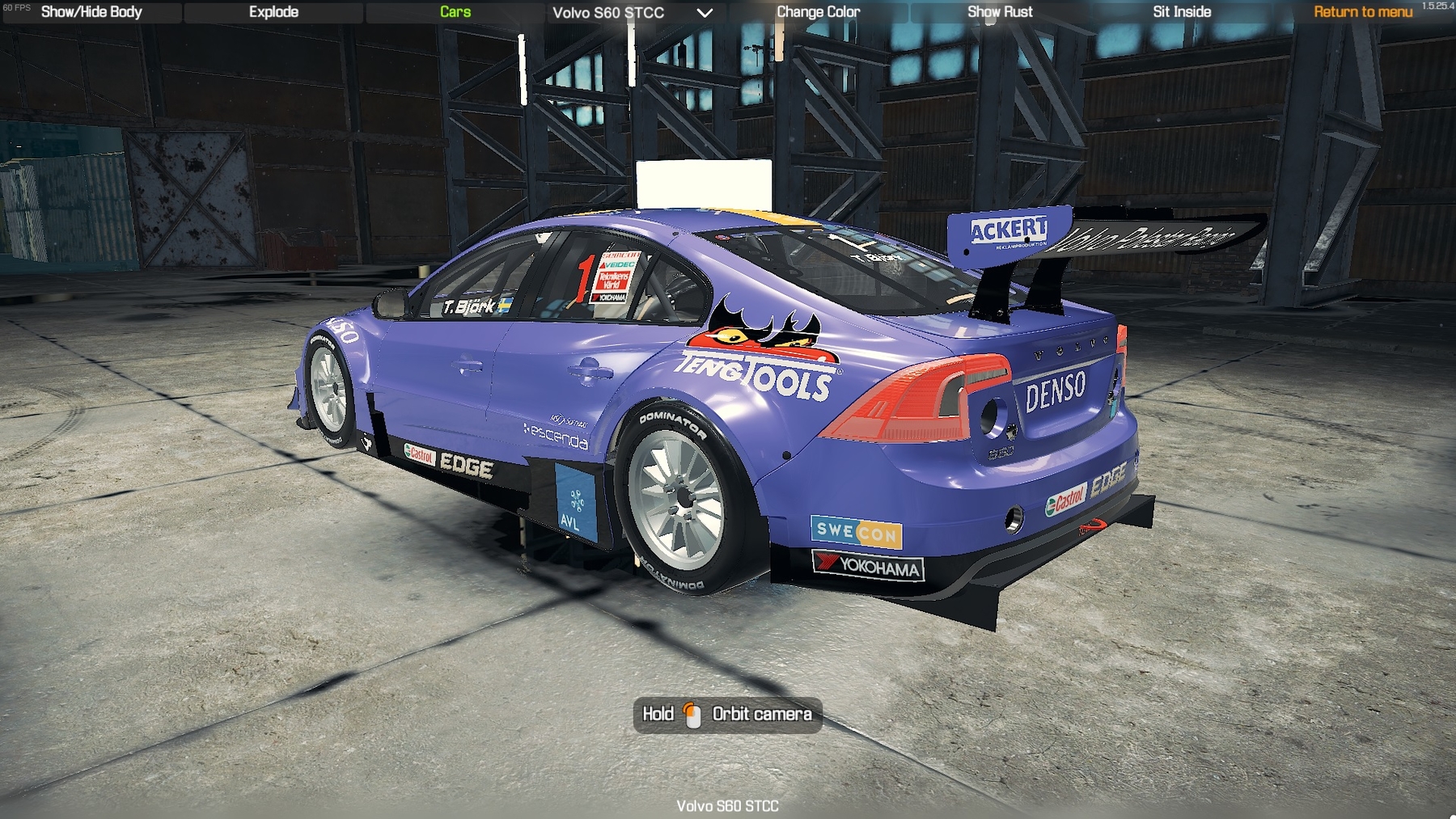Screen dimensions: 1456x819
Task: Click the Explode view button
Action: (x=273, y=12)
